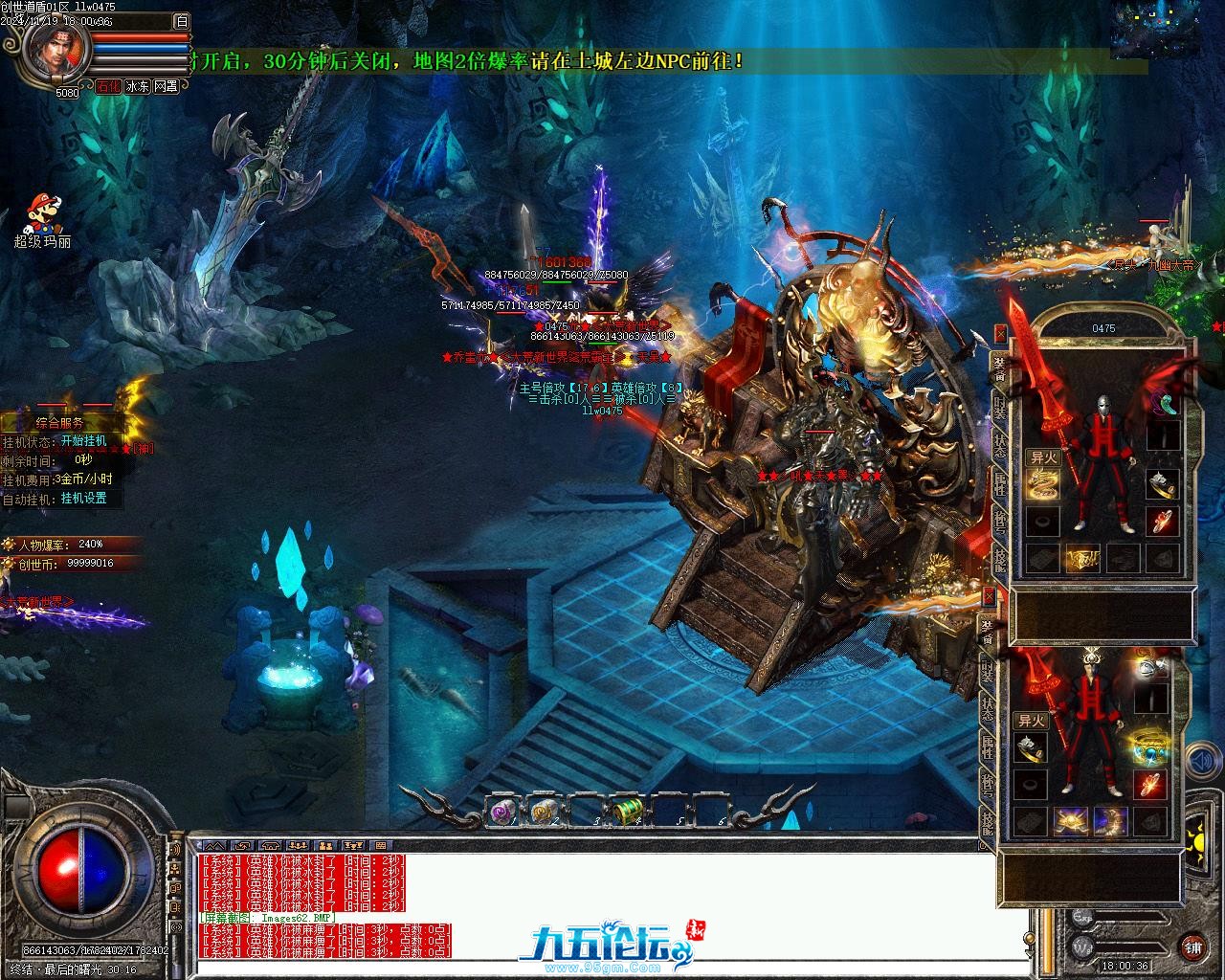Screen dimensions: 1225x980
Task: Select the 石化 status tag
Action: coord(107,86)
